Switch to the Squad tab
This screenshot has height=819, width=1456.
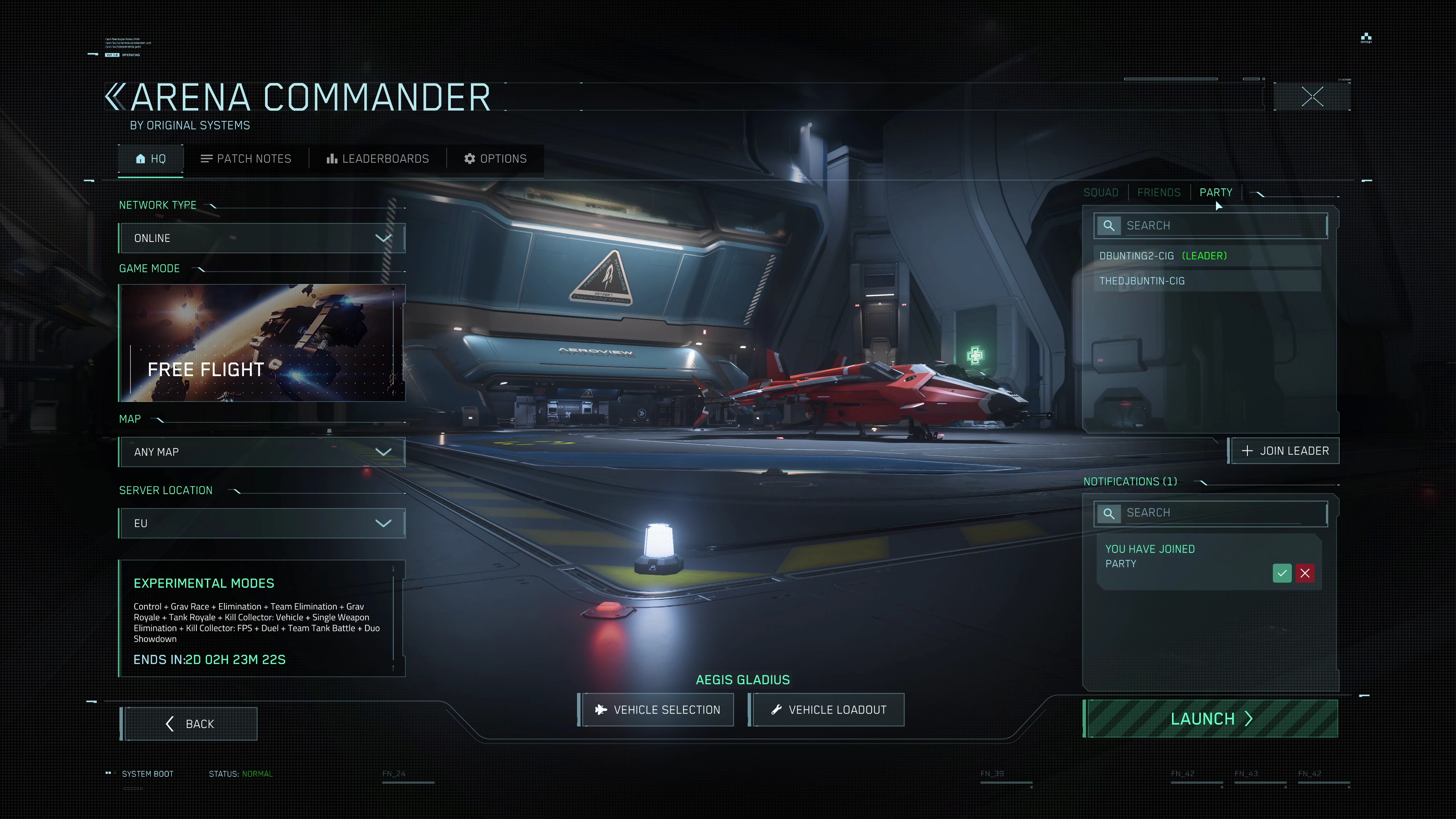(x=1100, y=193)
